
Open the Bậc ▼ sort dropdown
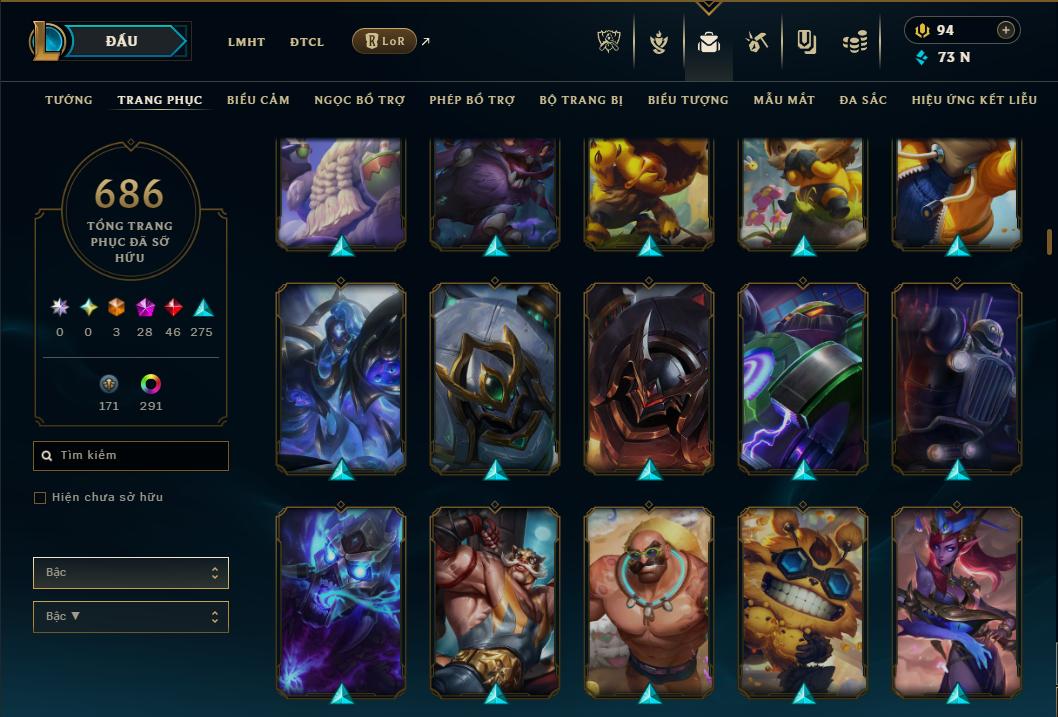click(131, 616)
